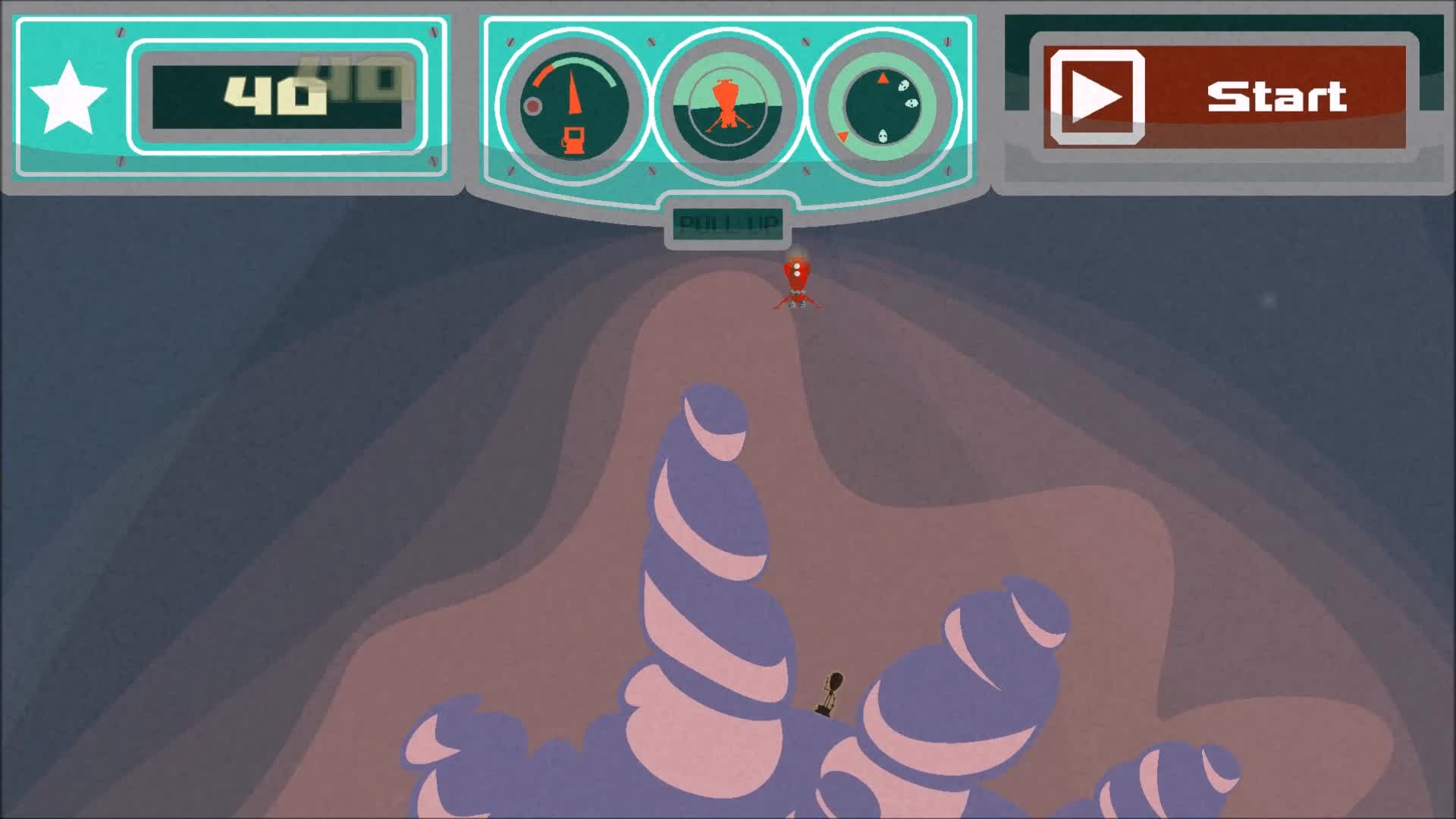Click the red warning light on the fuel gauge

pos(533,106)
